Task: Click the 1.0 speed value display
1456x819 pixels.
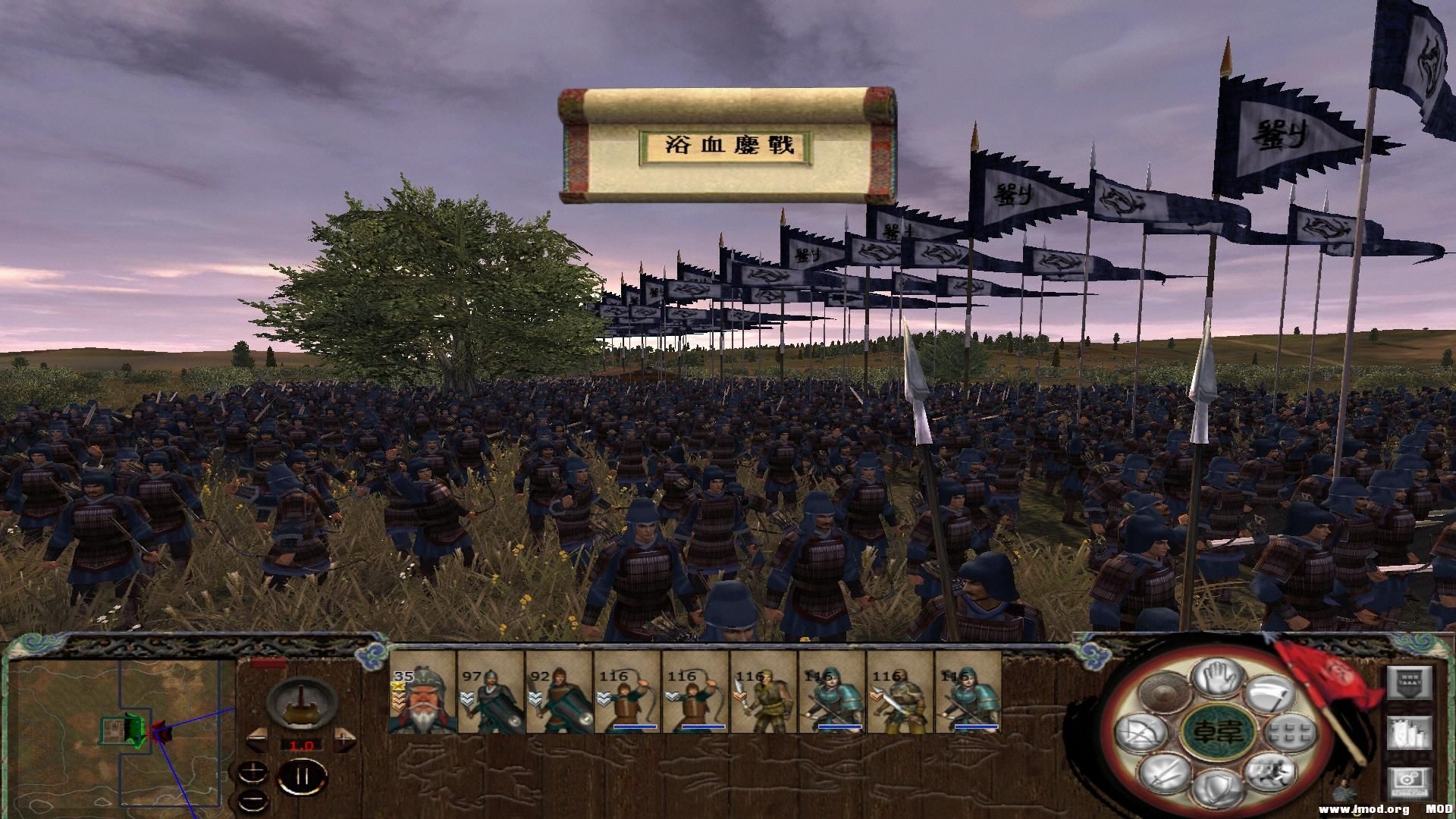Action: coord(301,745)
